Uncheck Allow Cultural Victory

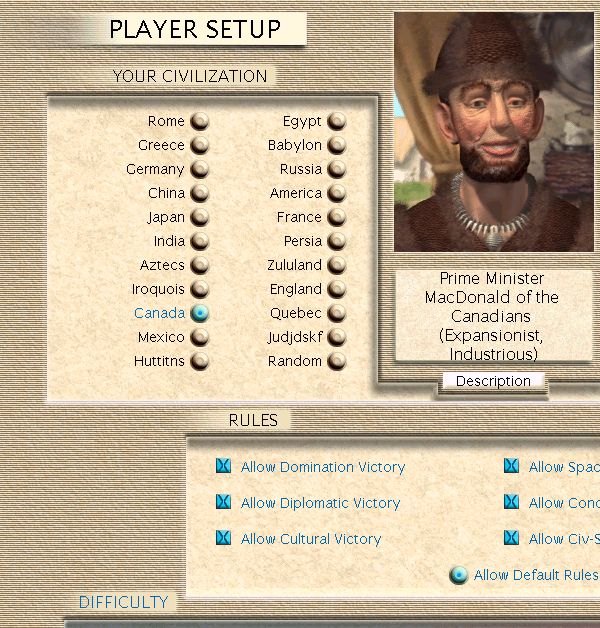point(223,539)
